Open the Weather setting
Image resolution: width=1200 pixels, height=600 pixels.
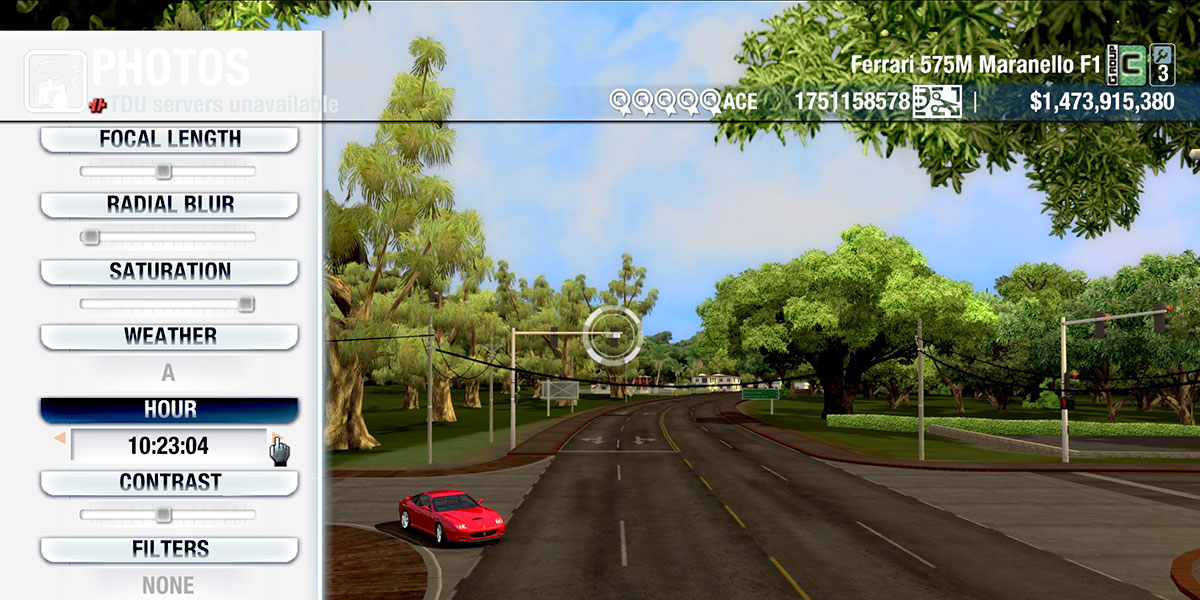point(169,336)
